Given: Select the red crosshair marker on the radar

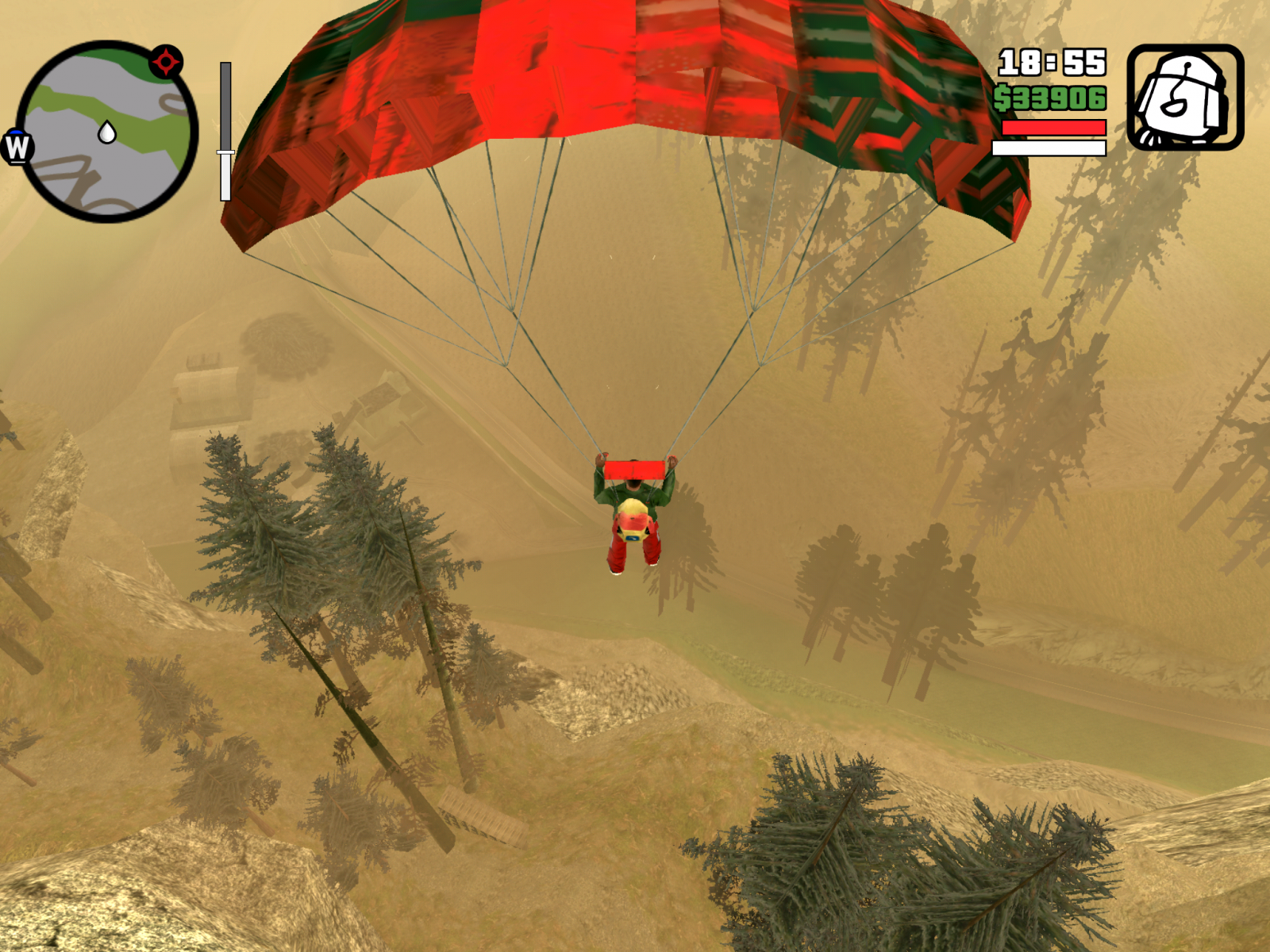Looking at the screenshot, I should [166, 61].
